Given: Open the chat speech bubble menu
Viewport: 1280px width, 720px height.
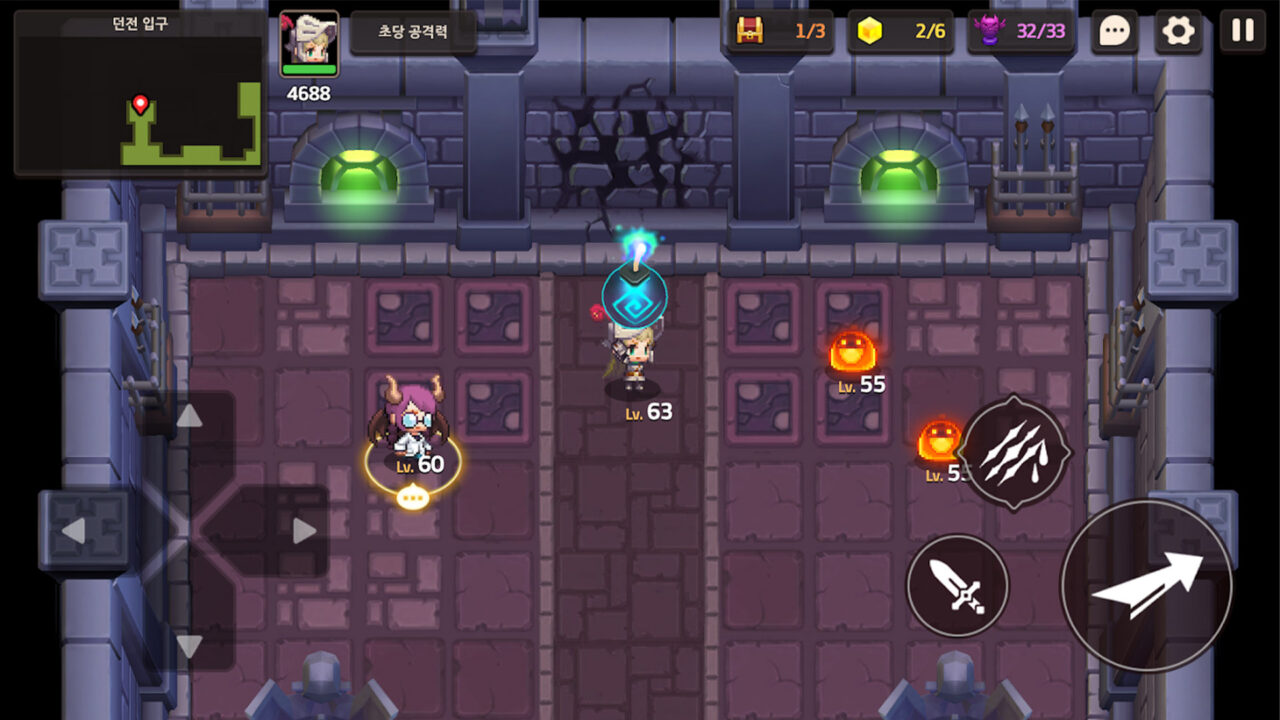Looking at the screenshot, I should pyautogui.click(x=1114, y=31).
